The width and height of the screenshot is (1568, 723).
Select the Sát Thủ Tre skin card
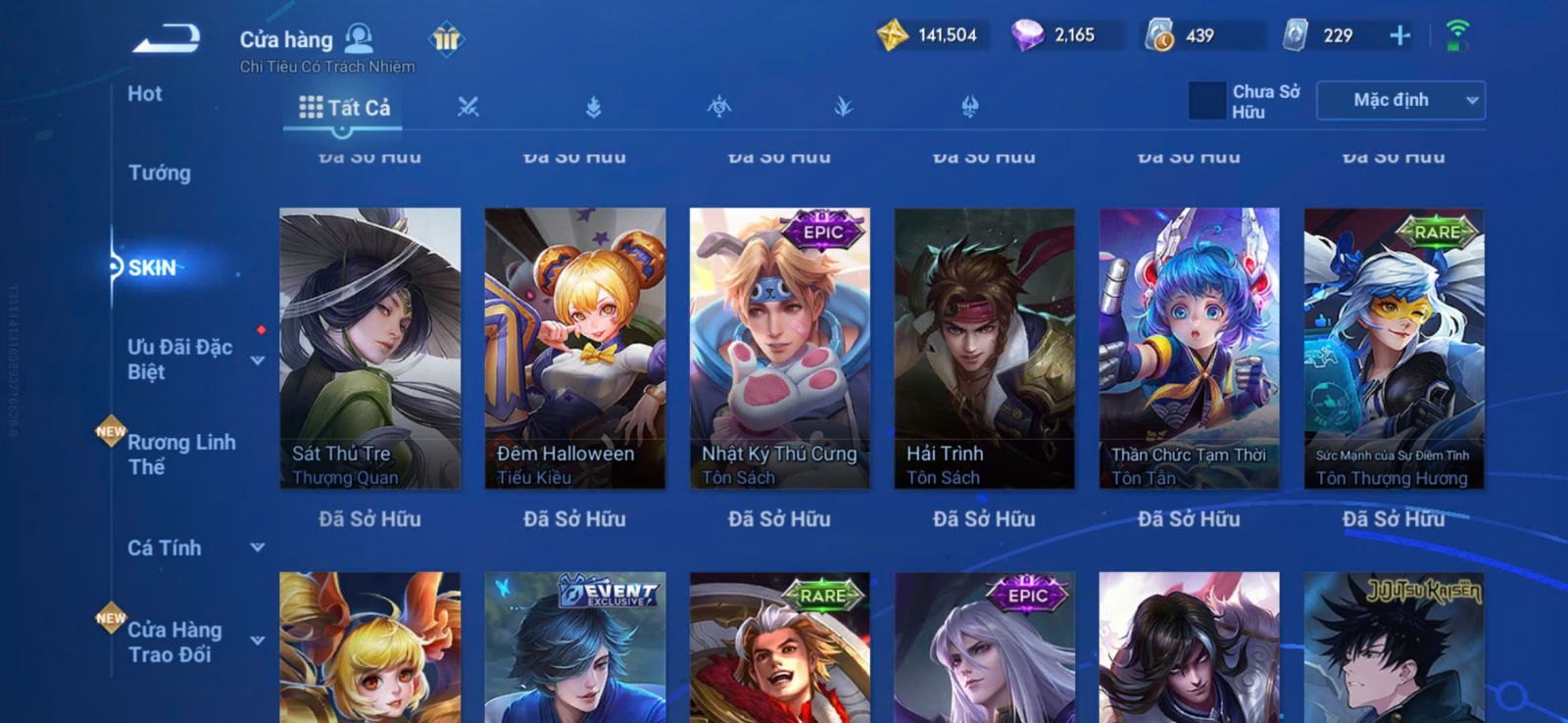(370, 348)
